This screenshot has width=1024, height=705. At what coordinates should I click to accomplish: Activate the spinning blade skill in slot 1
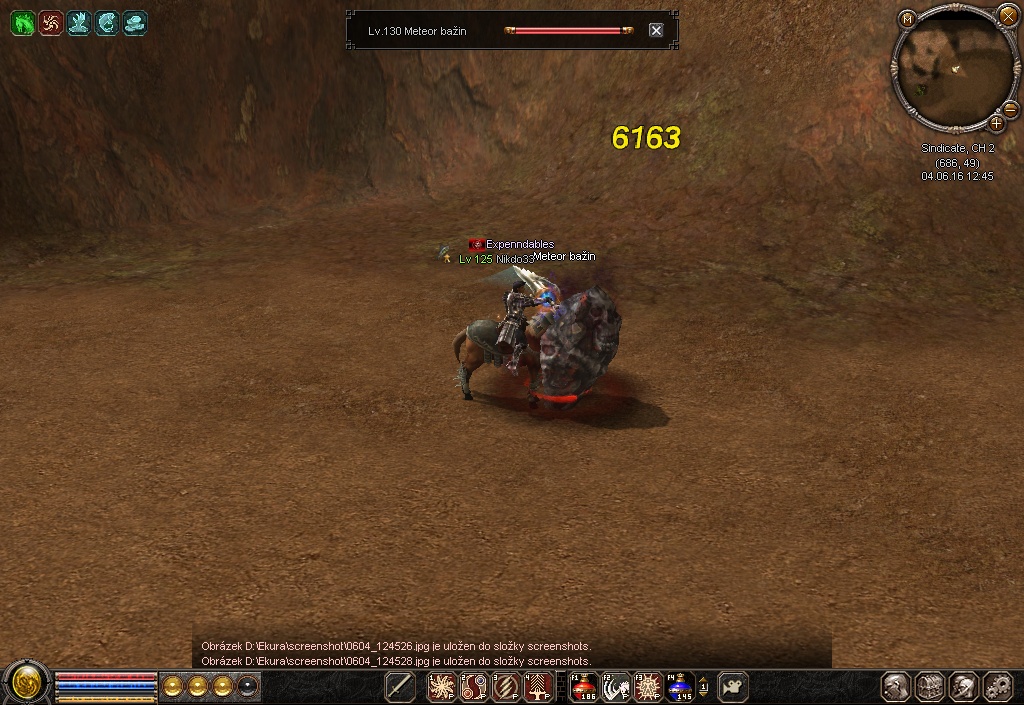coord(442,687)
